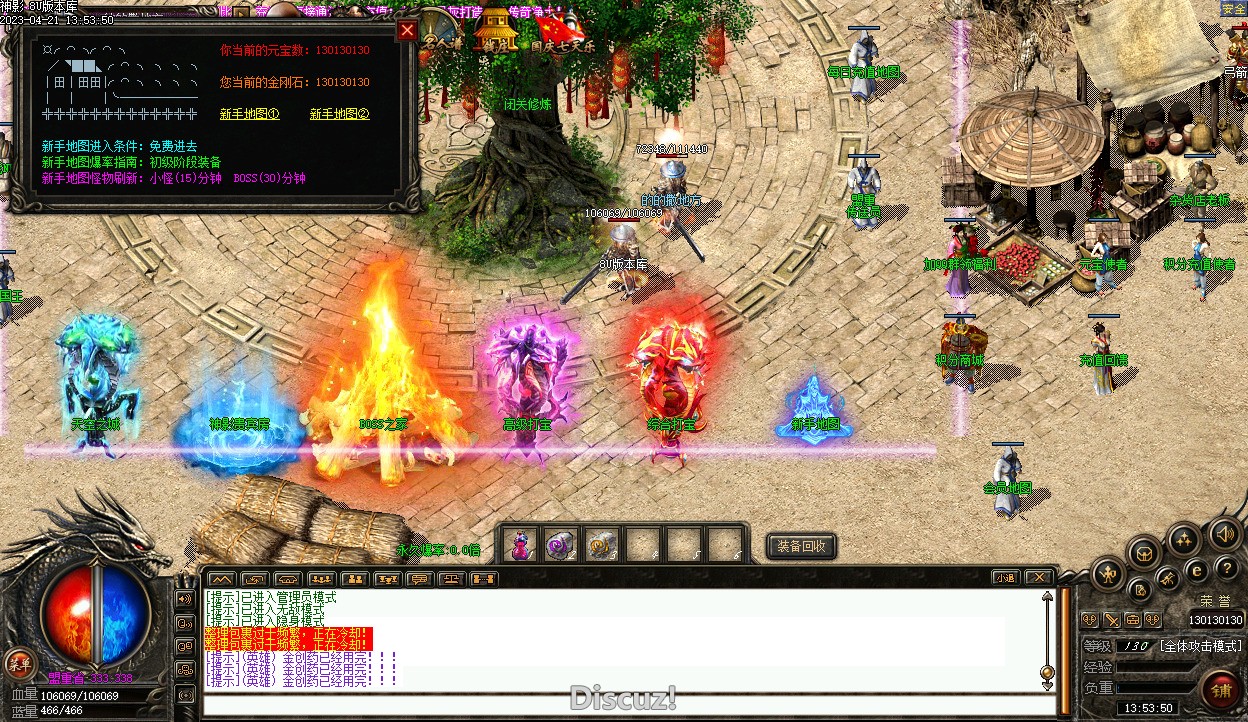Viewport: 1248px width, 722px height.
Task: Open the question mark help icon
Action: [1226, 568]
